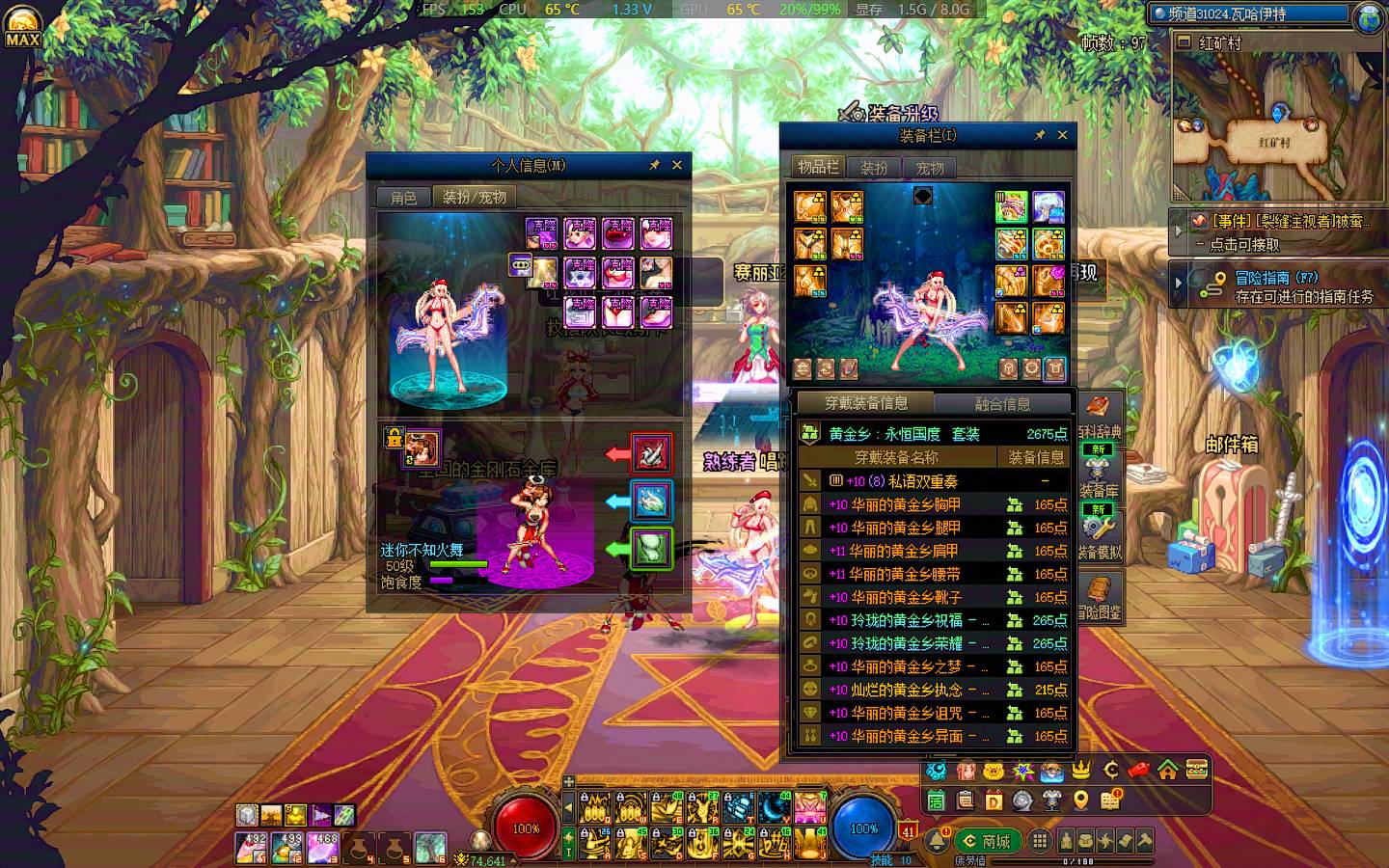Screen dimensions: 1389x868
Task: Click the notification bell icon
Action: [x=936, y=841]
